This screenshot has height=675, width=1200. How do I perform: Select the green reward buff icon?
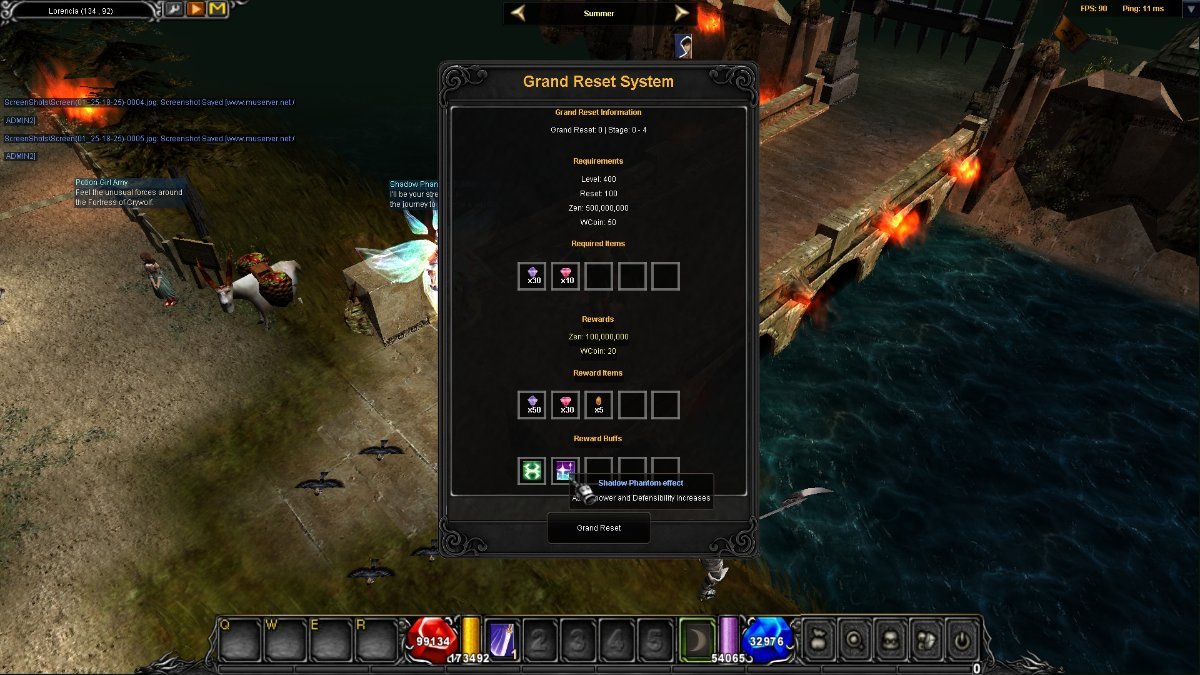coord(532,471)
